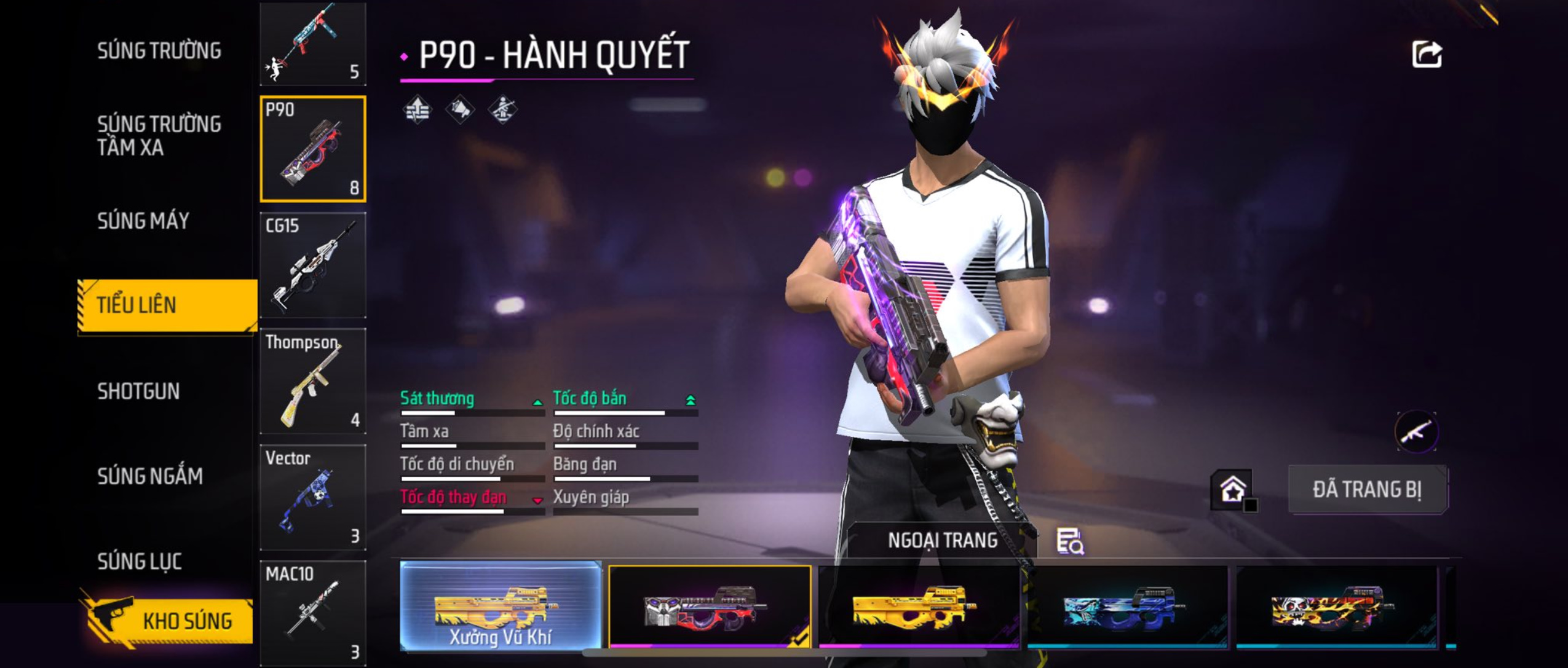Open the Xưởng Vũ Khí workshop card
Viewport: 1568px width, 668px height.
(501, 606)
